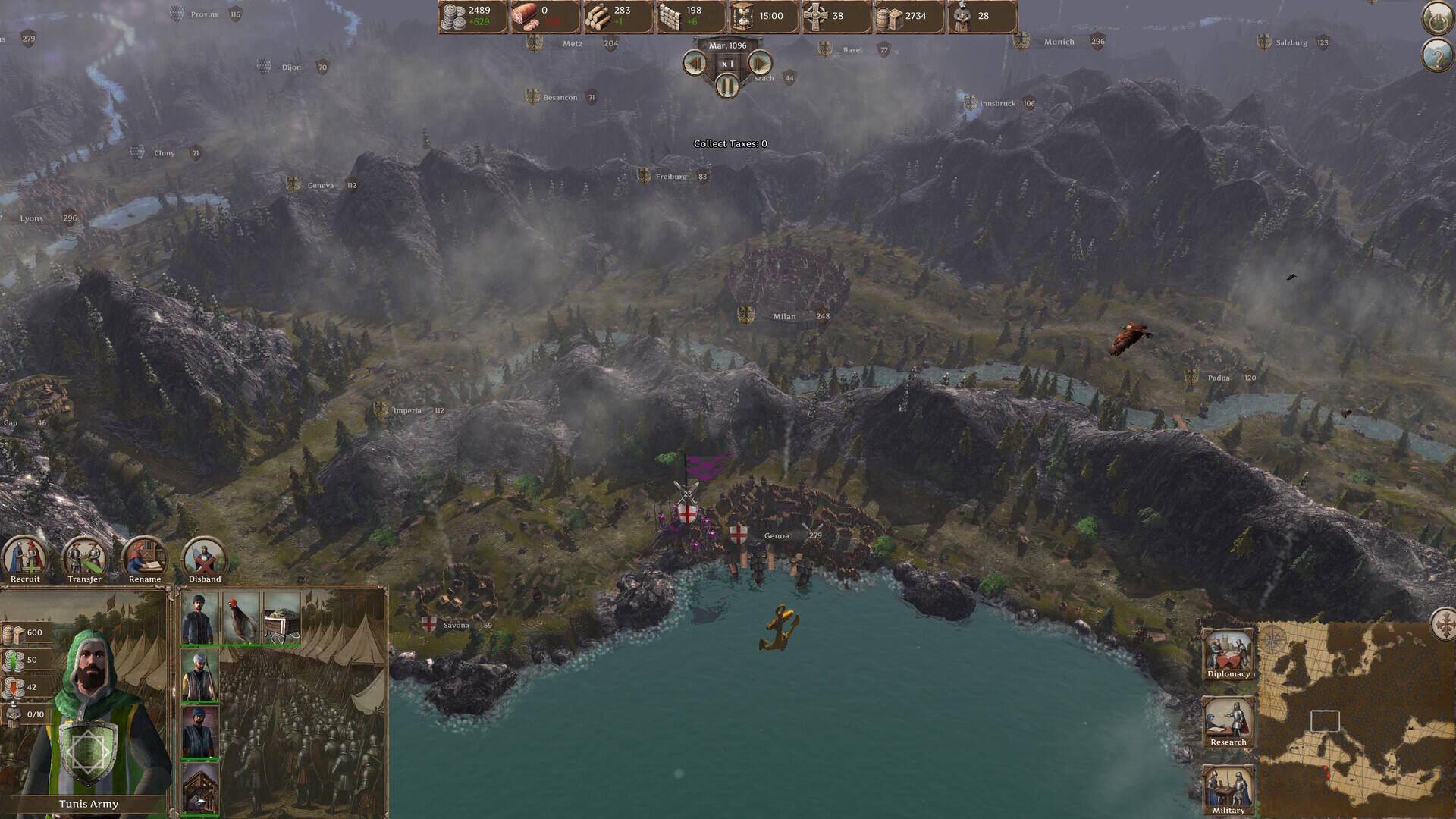Pause the game with the pause button
The image size is (1456, 819).
coord(727,86)
